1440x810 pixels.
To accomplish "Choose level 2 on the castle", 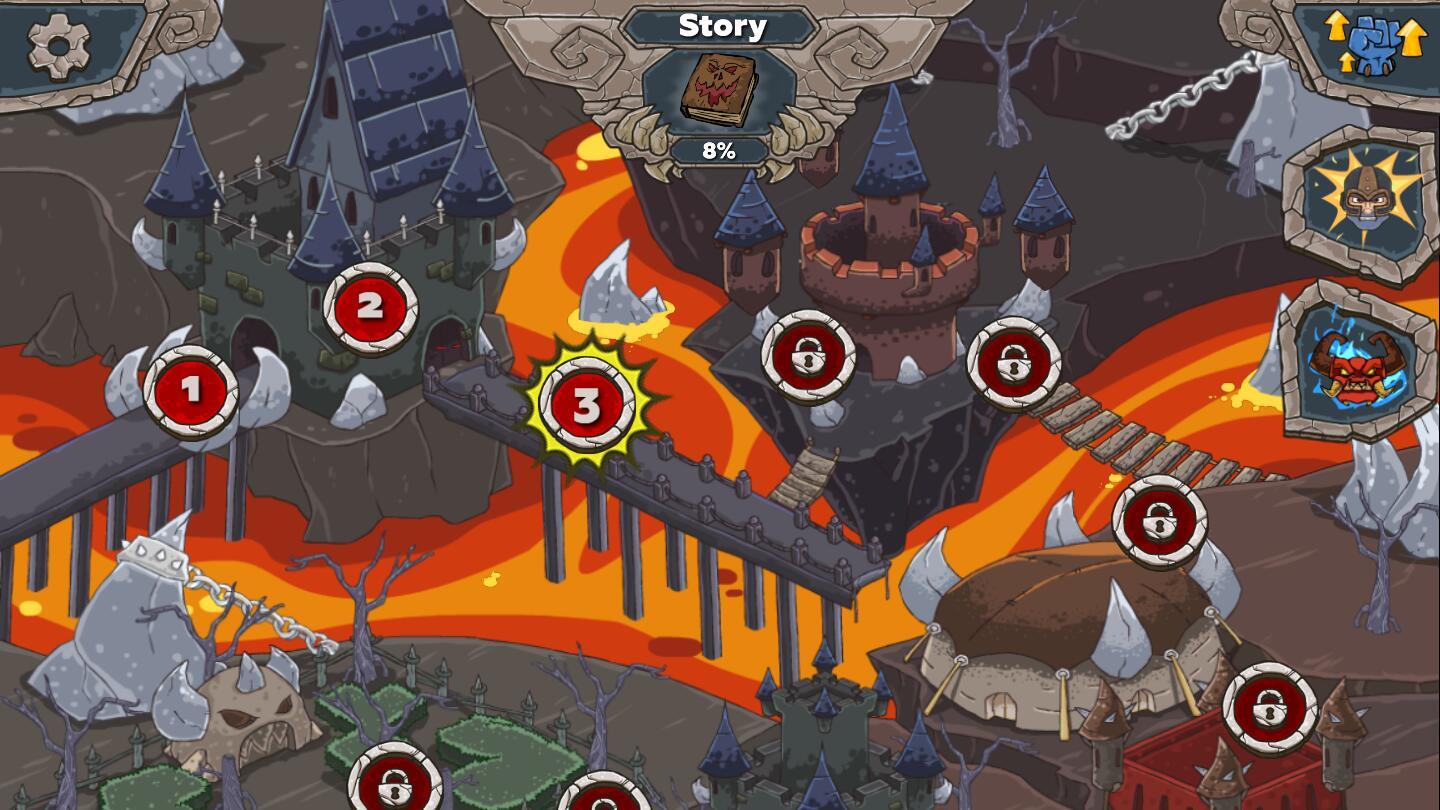I will [370, 308].
